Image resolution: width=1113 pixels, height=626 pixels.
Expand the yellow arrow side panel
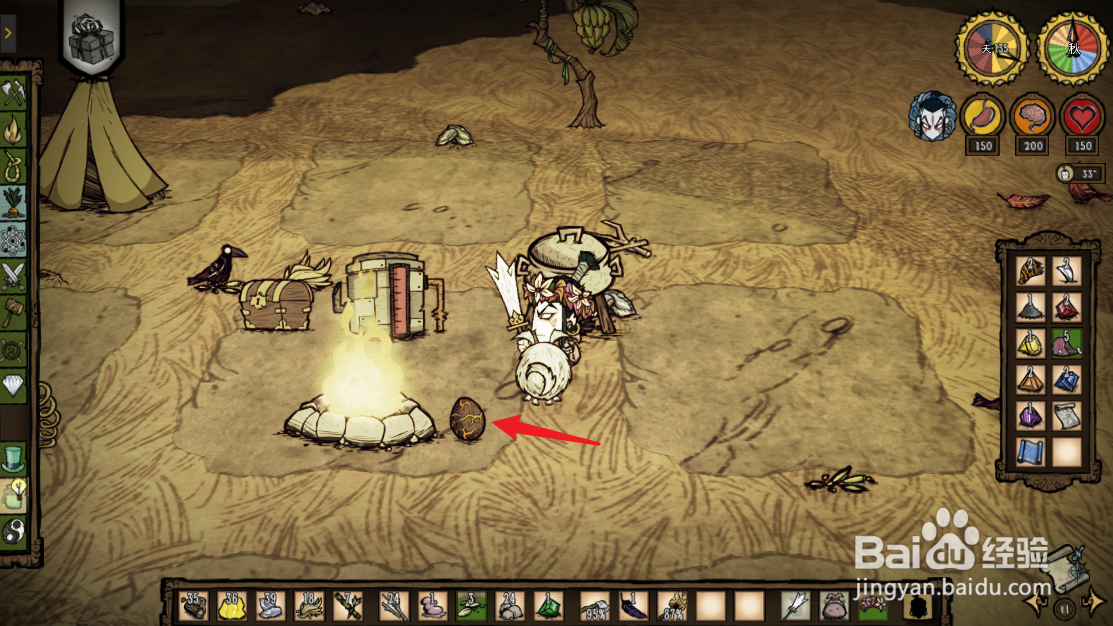pos(7,33)
